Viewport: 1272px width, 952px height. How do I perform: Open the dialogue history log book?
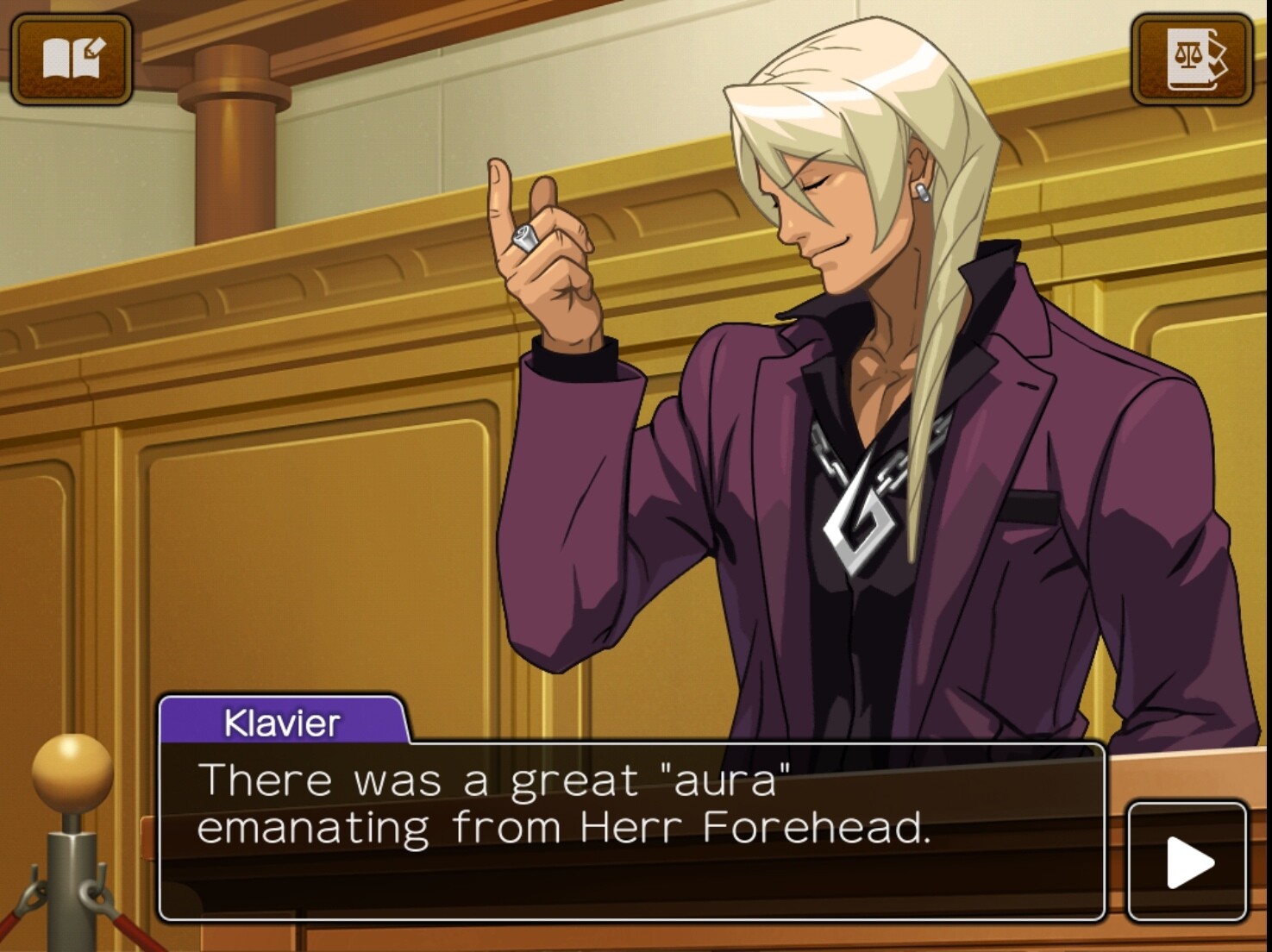(72, 60)
